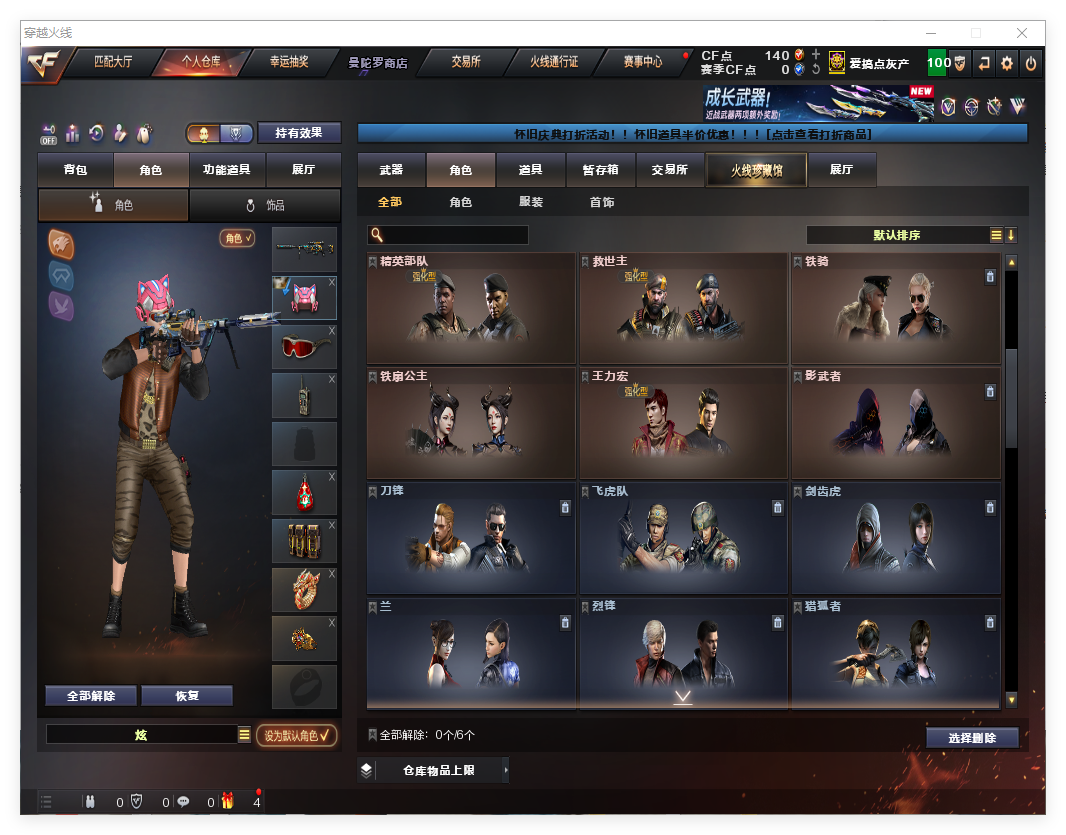Image resolution: width=1066 pixels, height=835 pixels.
Task: Open the 火线珍藏馆 collection tab
Action: point(756,171)
